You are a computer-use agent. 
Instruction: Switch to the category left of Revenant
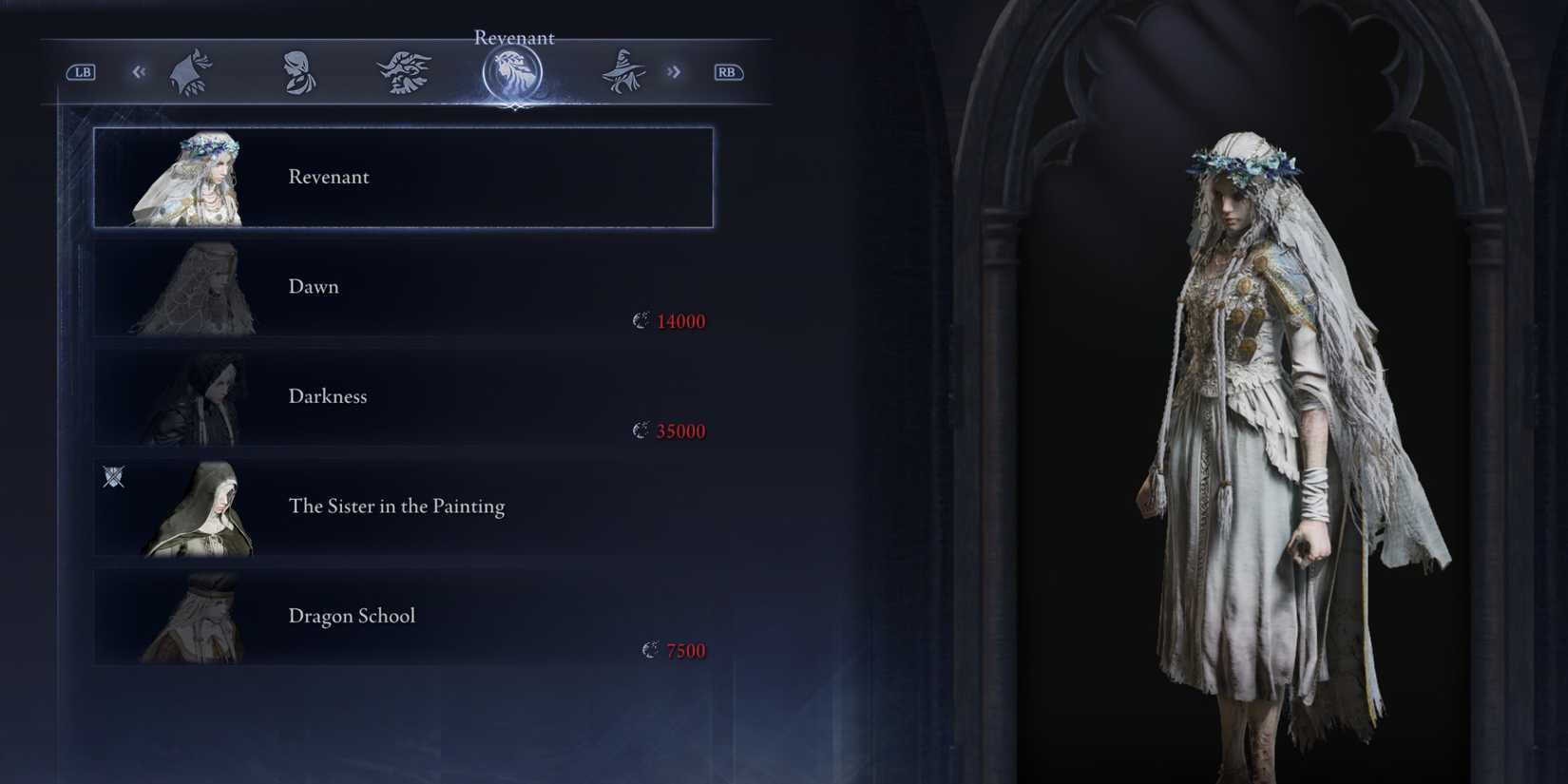(x=403, y=72)
